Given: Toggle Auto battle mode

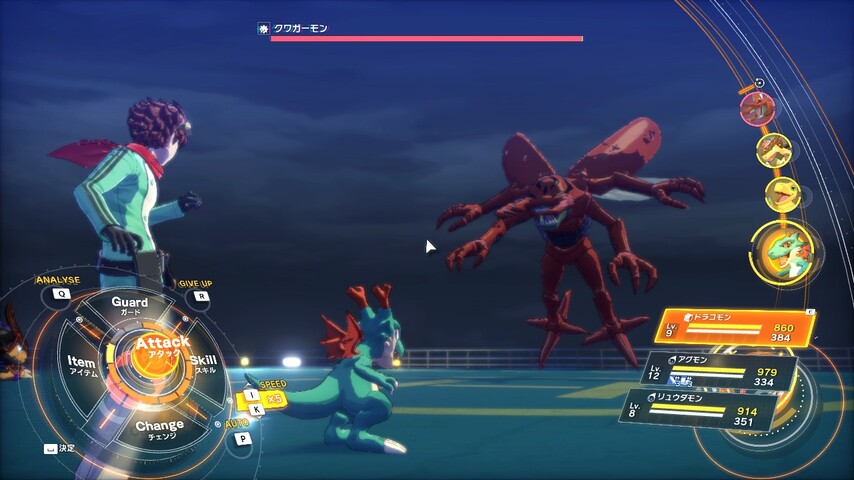Looking at the screenshot, I should 240,438.
